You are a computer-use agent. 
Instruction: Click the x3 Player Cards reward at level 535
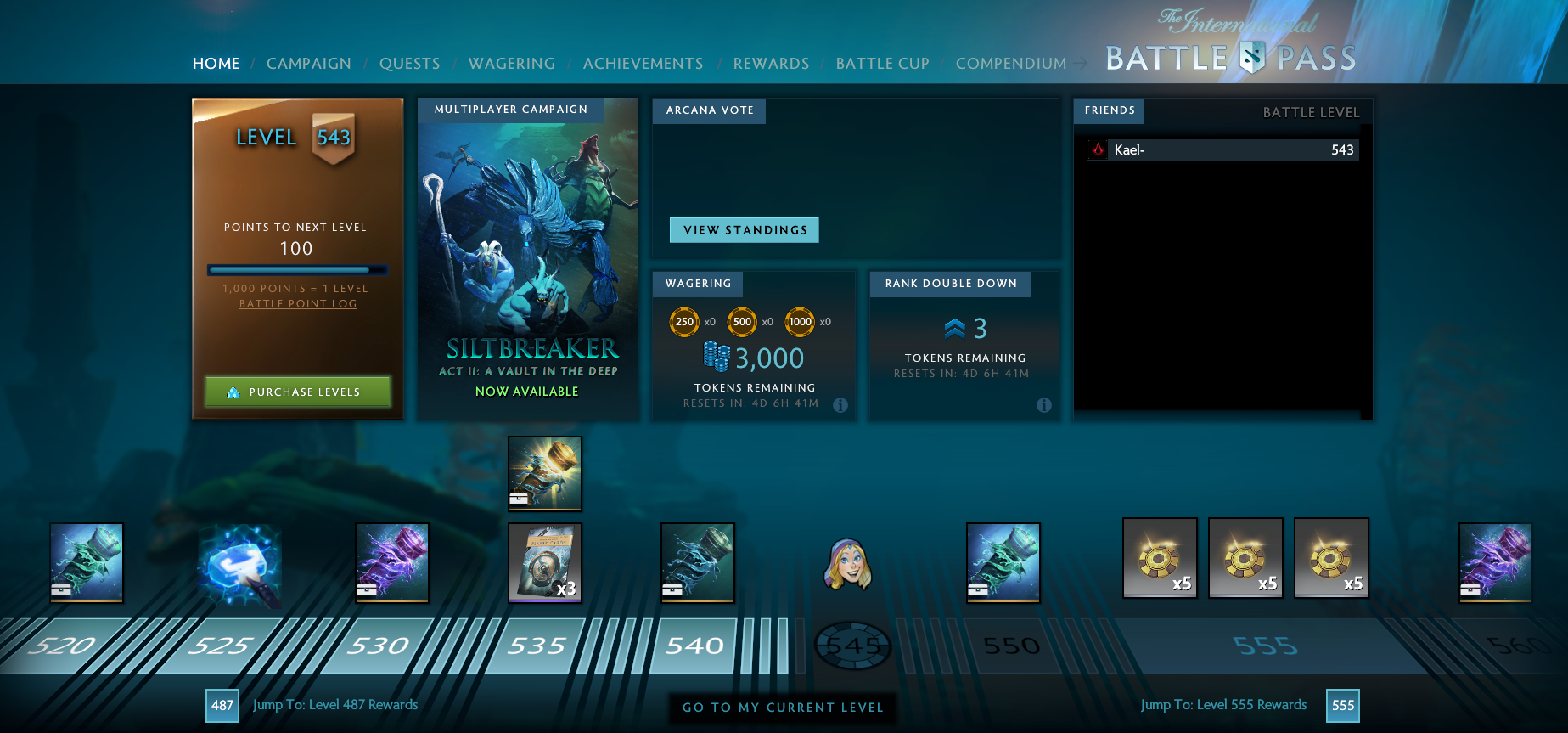tap(544, 562)
